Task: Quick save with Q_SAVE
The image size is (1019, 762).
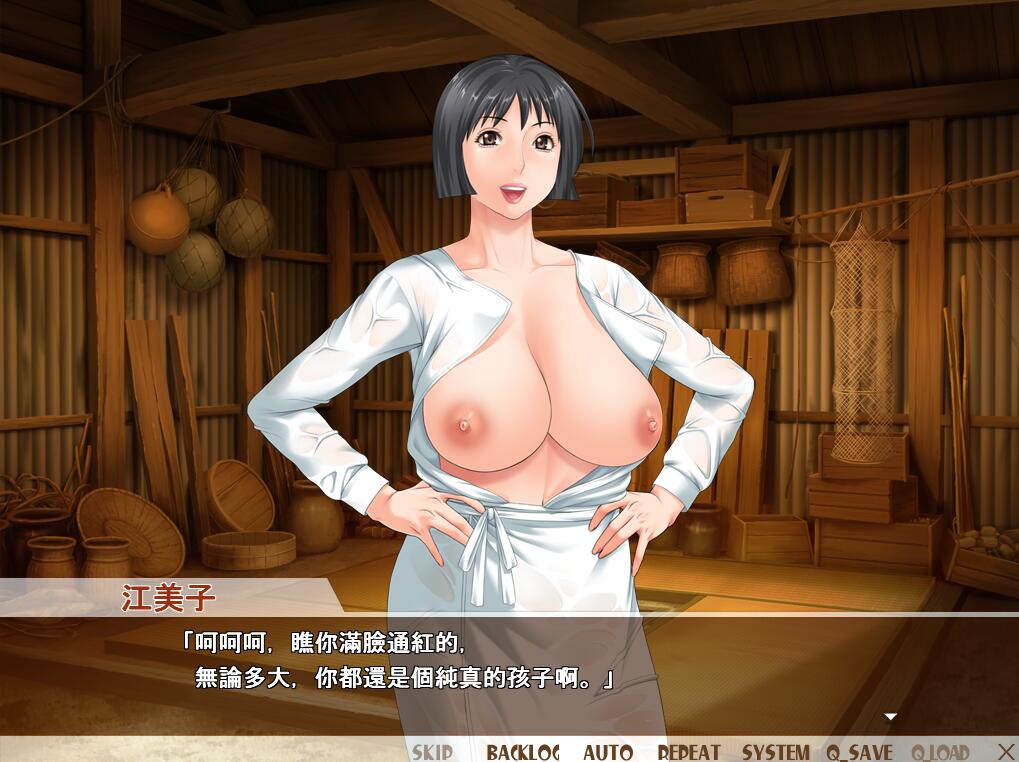Action: click(860, 752)
